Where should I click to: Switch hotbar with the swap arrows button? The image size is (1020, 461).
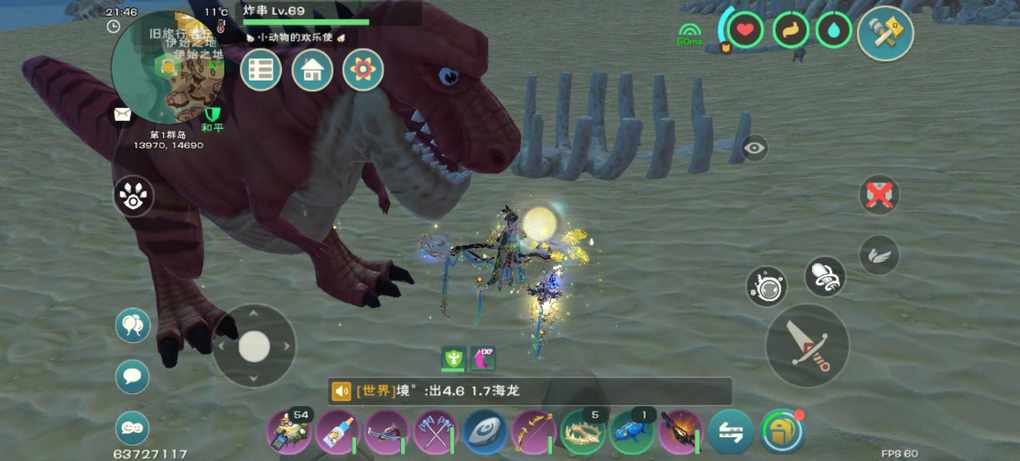pos(731,432)
